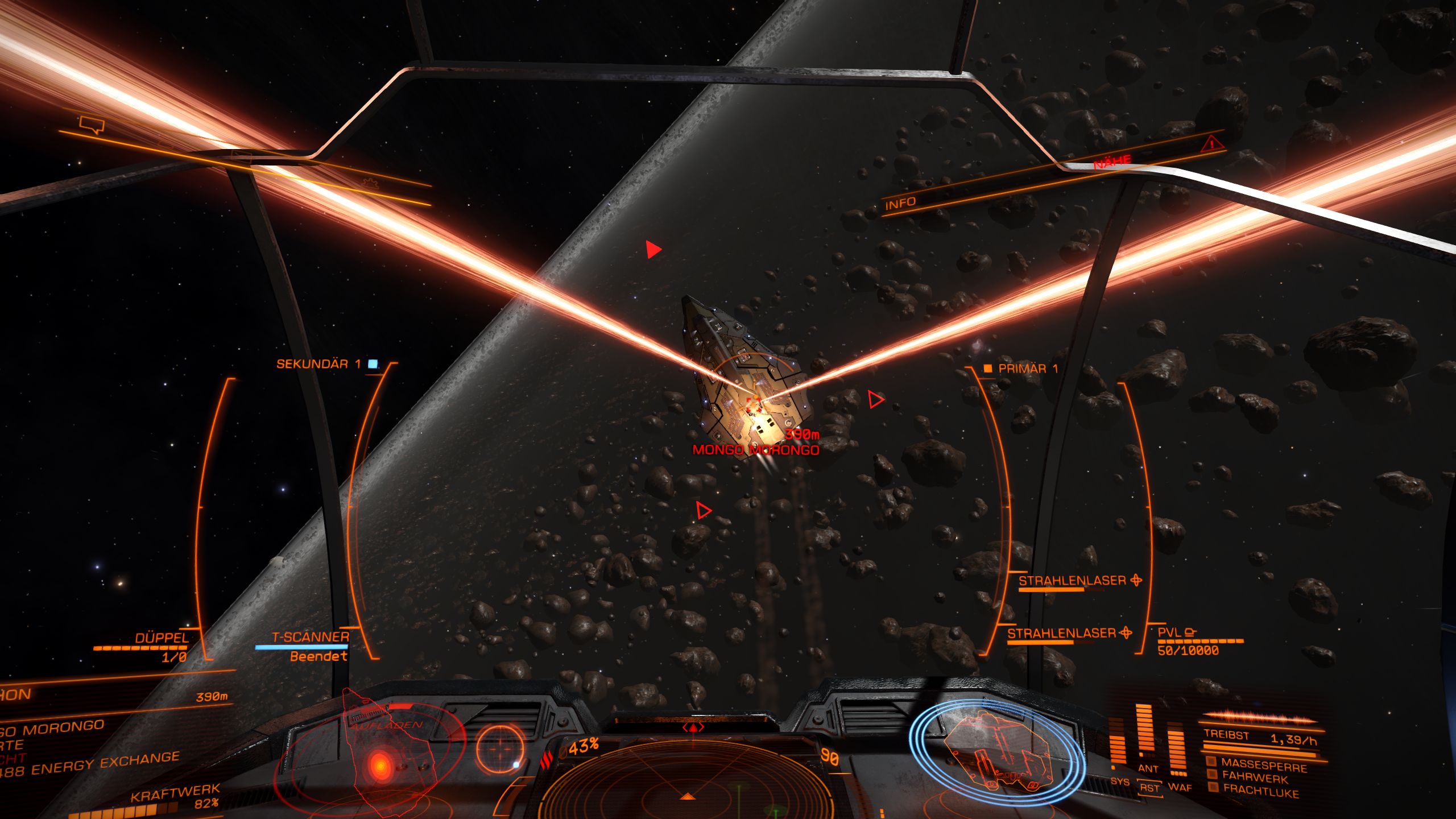The width and height of the screenshot is (1456, 819).
Task: Toggle the FAHRWERK landing gear indicator
Action: pos(1254,777)
